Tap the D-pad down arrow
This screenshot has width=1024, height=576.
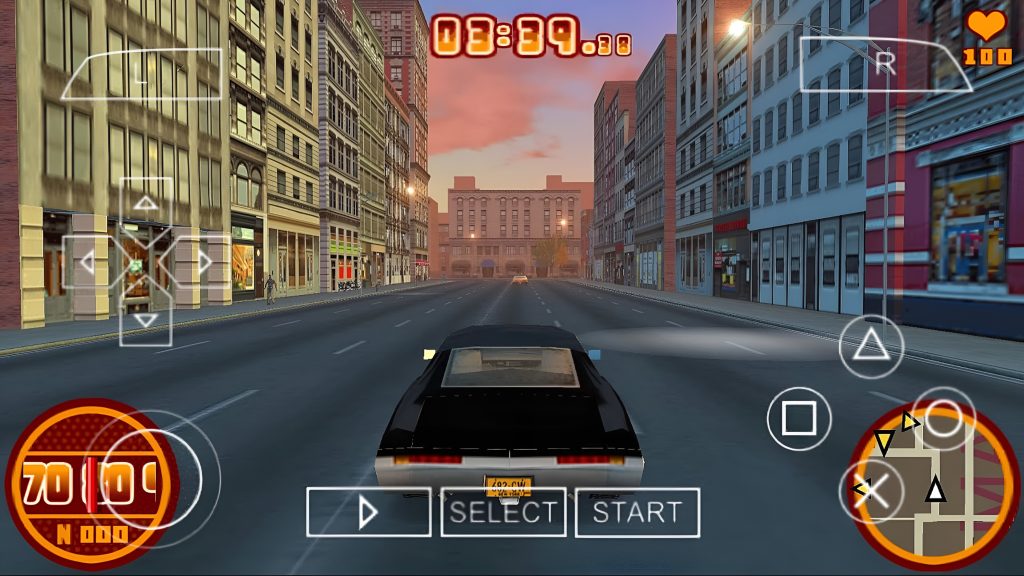point(146,320)
